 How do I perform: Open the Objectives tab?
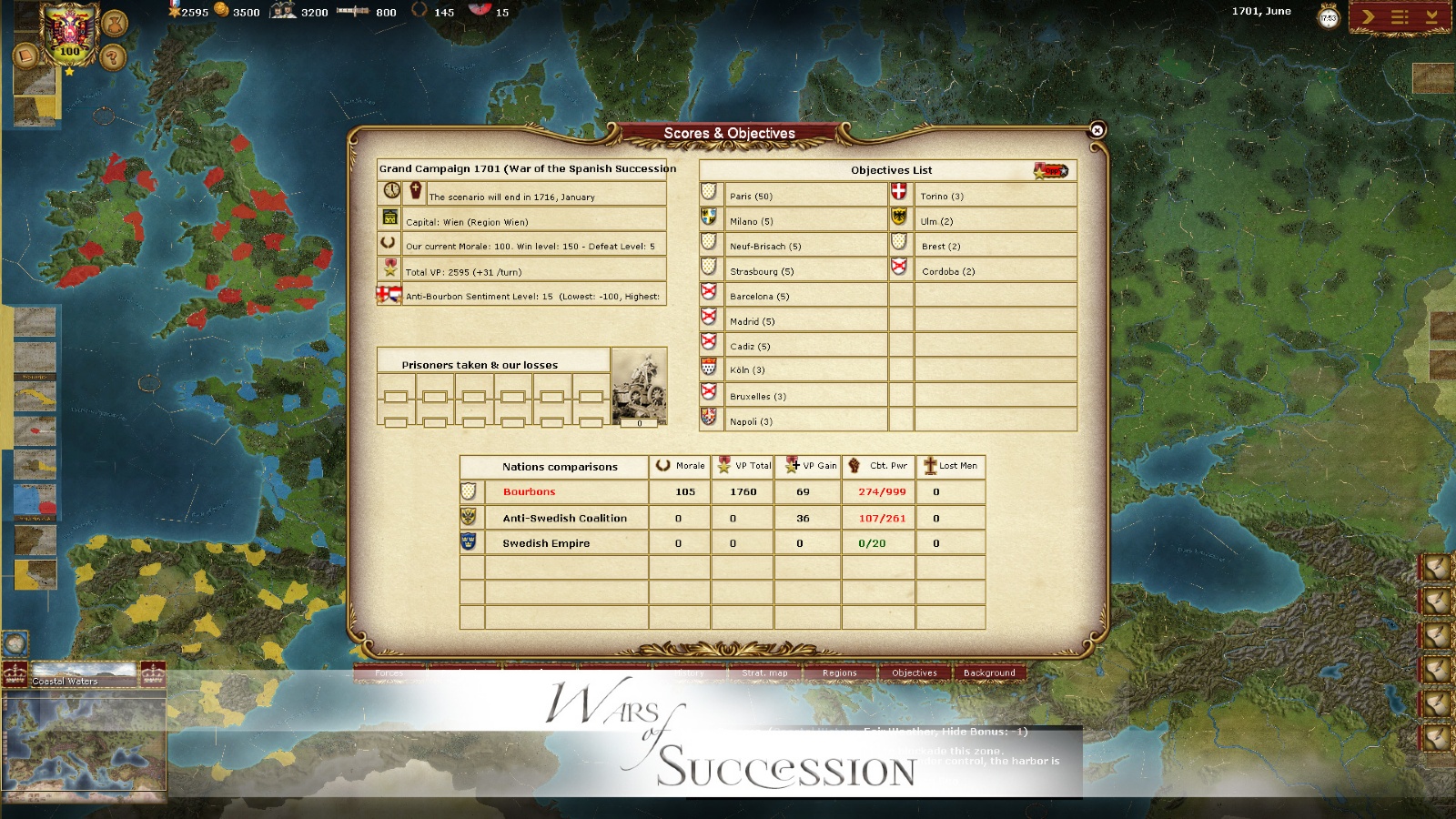(914, 673)
